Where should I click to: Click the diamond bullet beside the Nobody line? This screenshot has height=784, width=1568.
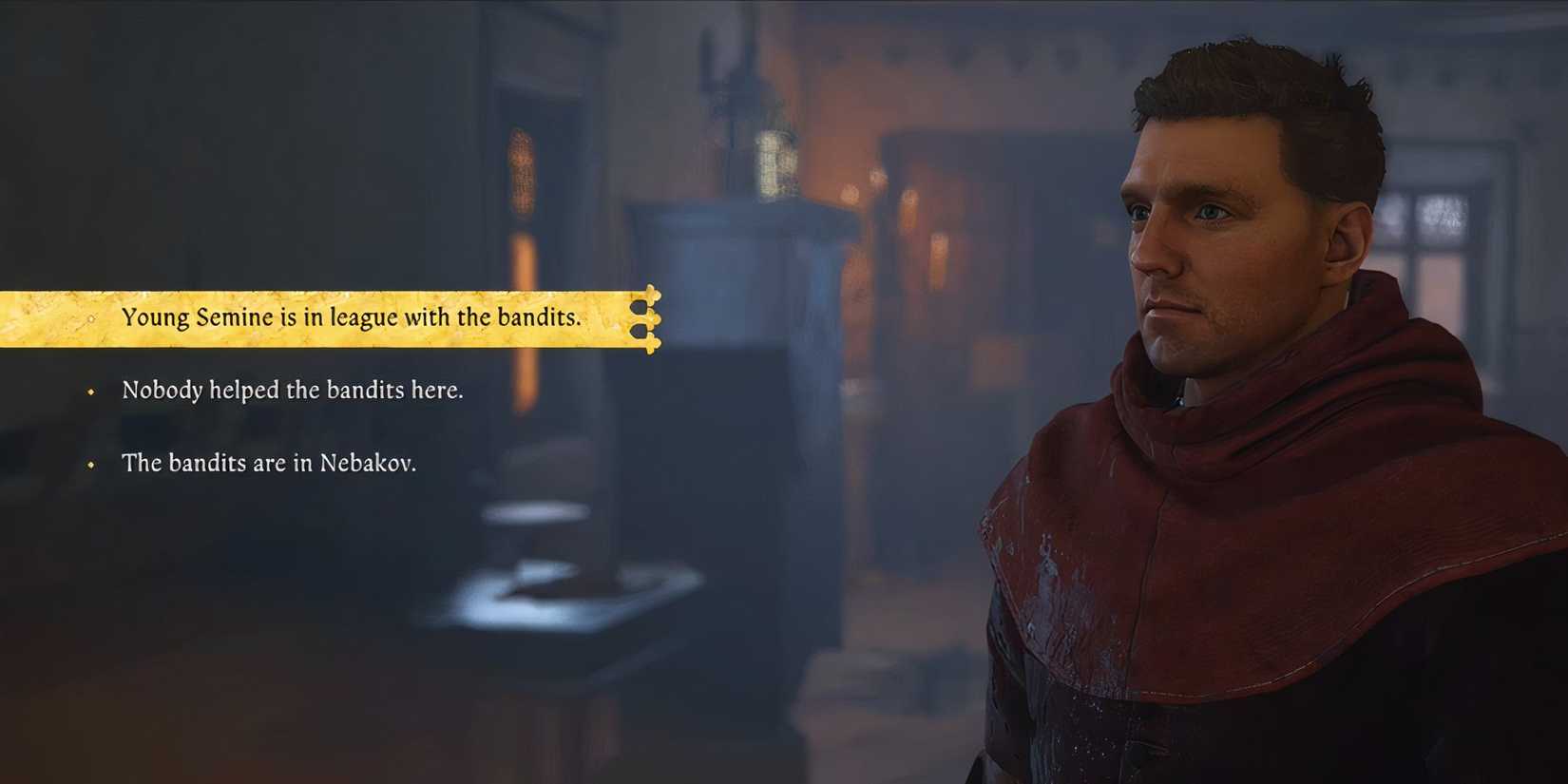(91, 391)
